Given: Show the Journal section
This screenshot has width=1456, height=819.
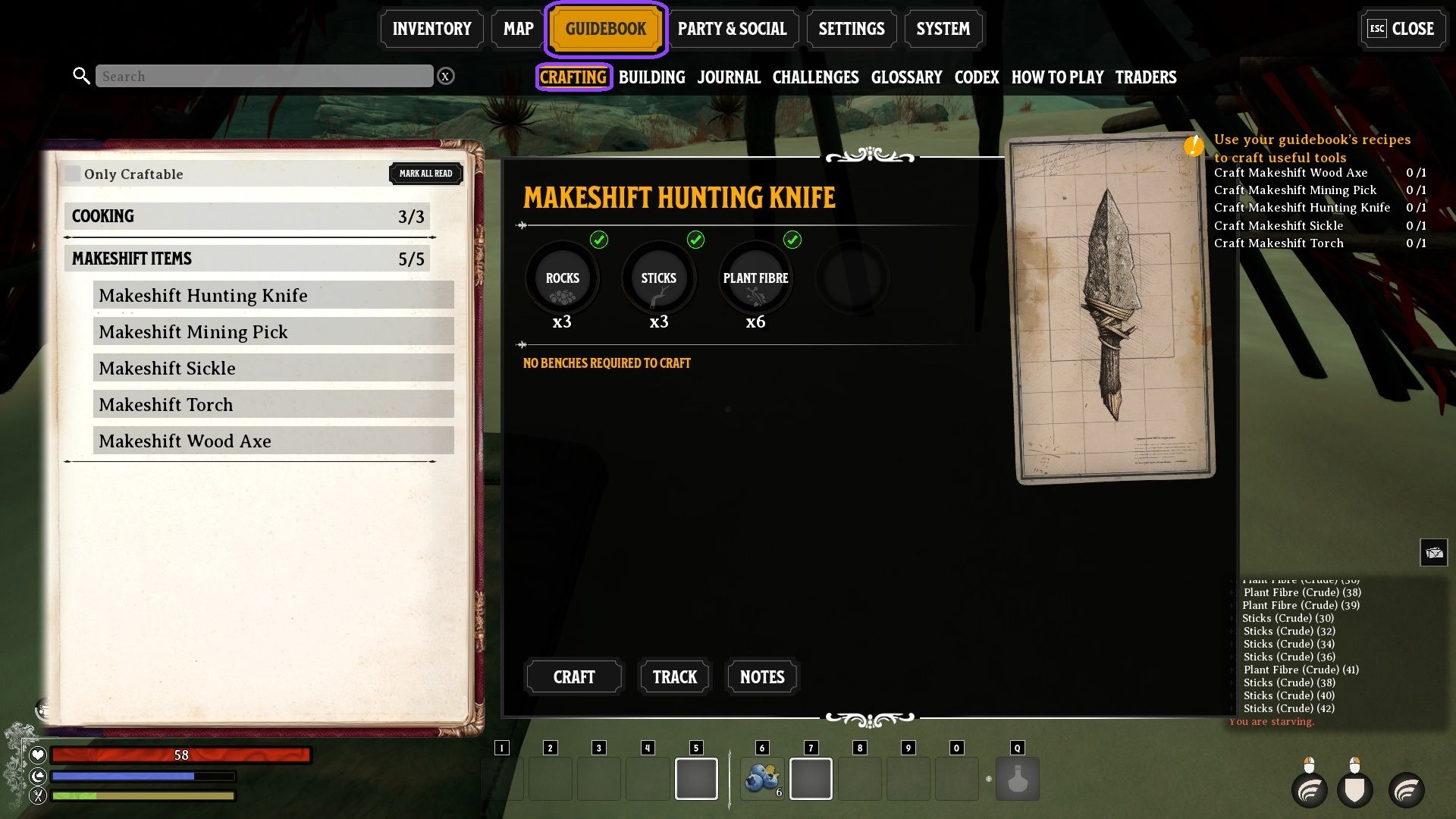Looking at the screenshot, I should click(729, 77).
